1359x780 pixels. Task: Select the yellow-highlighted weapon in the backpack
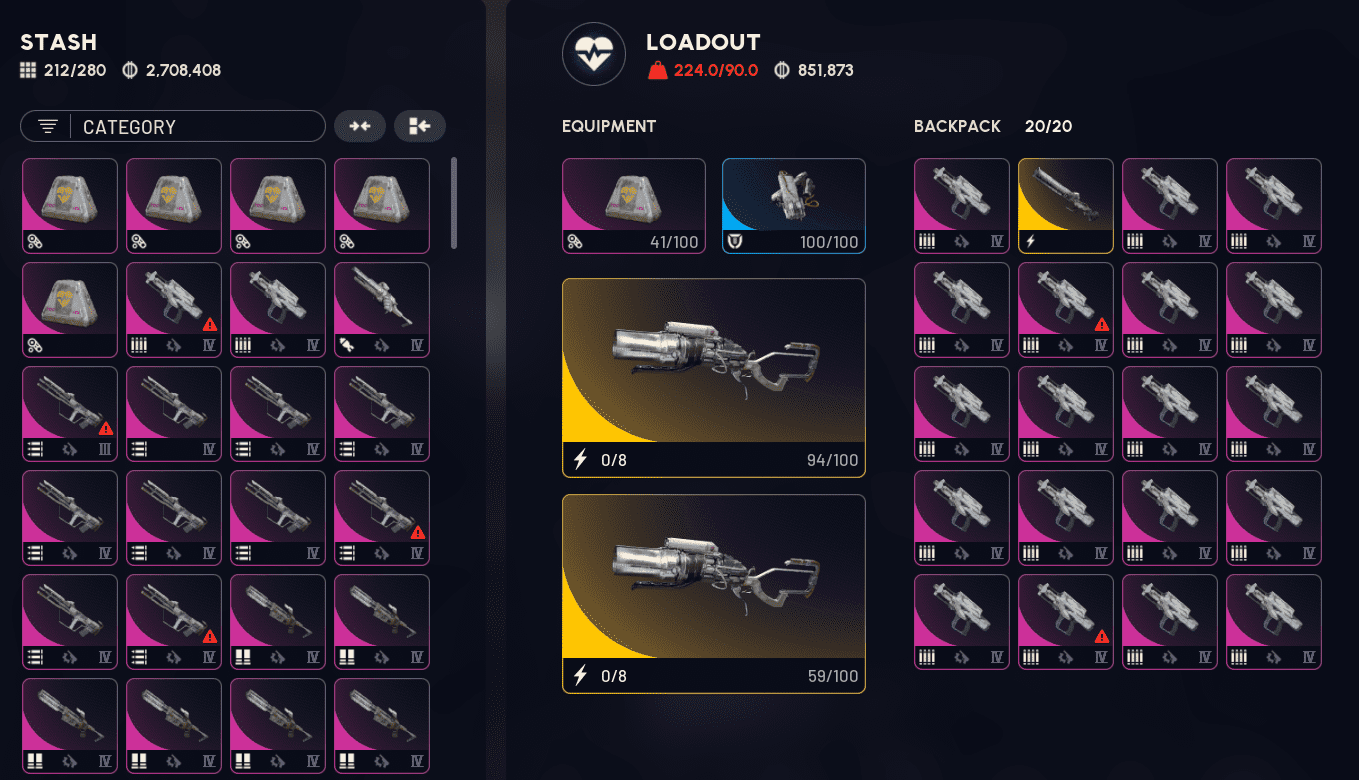coord(1065,205)
